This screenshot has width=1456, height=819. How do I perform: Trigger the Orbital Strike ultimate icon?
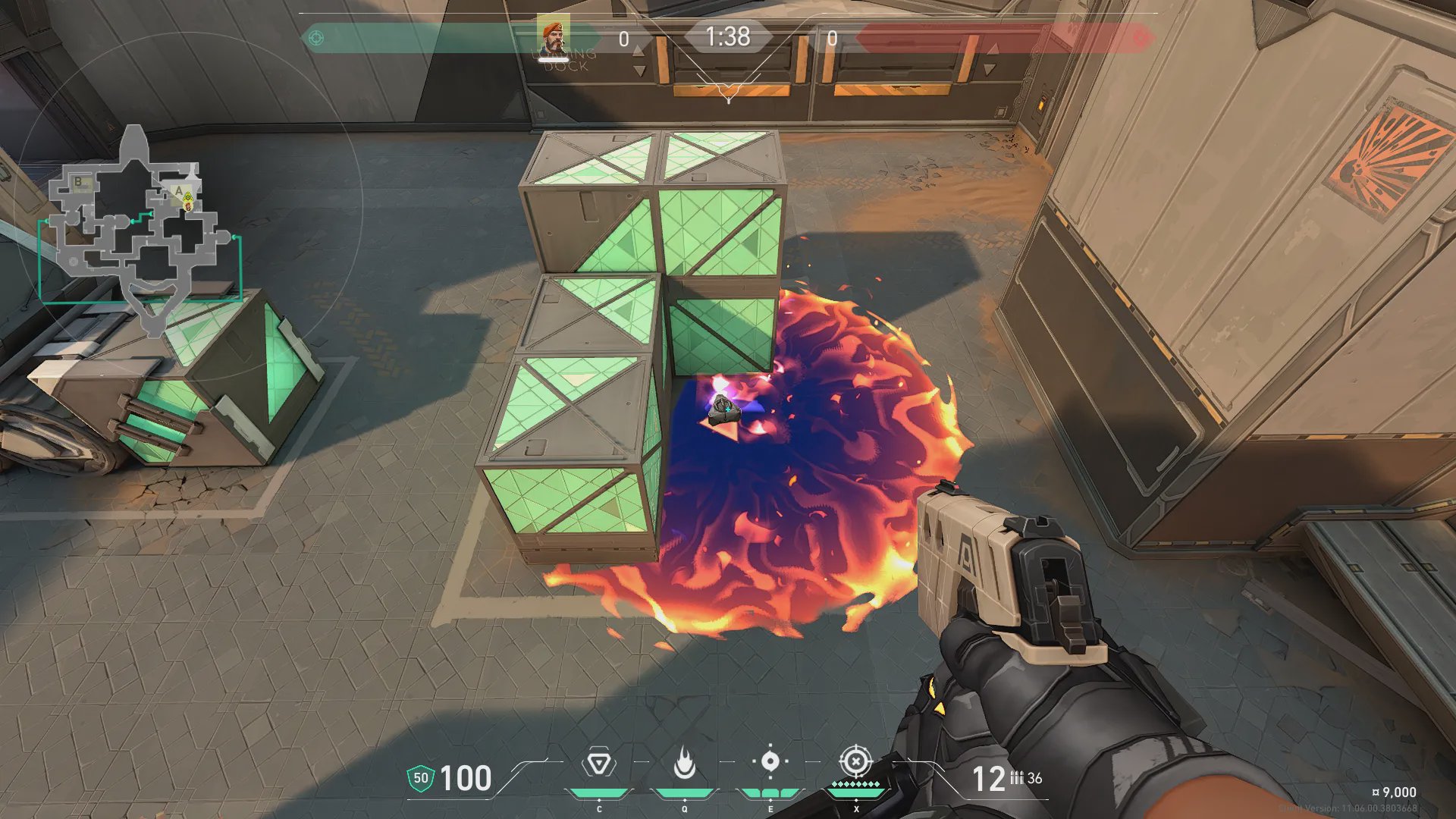coord(855,761)
